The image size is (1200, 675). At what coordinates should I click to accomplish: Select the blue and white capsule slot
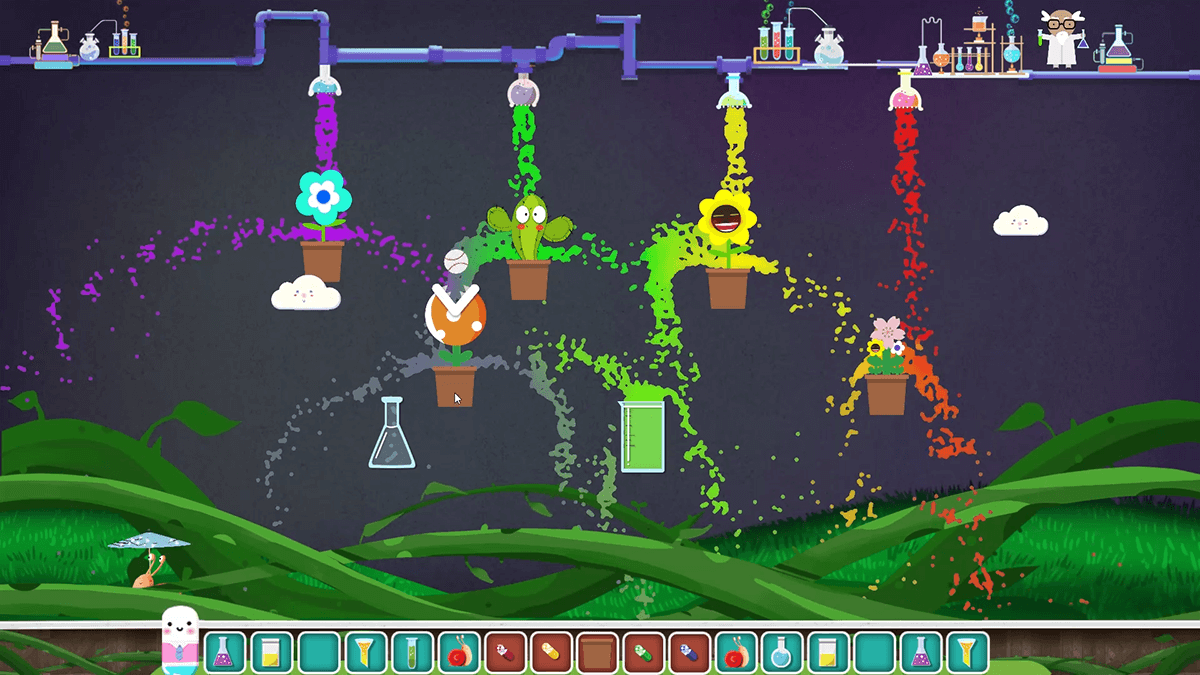point(690,652)
